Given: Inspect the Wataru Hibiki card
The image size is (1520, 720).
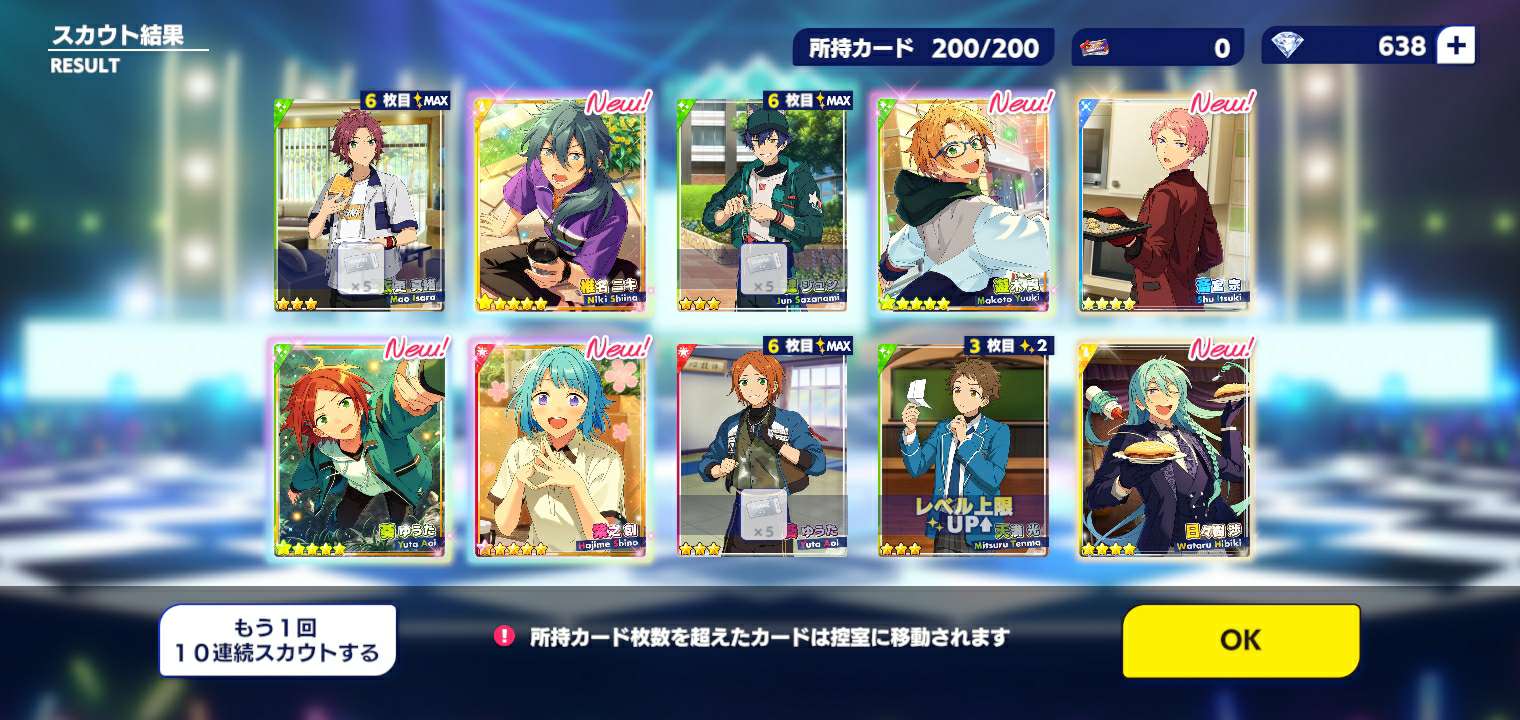Looking at the screenshot, I should 1163,450.
